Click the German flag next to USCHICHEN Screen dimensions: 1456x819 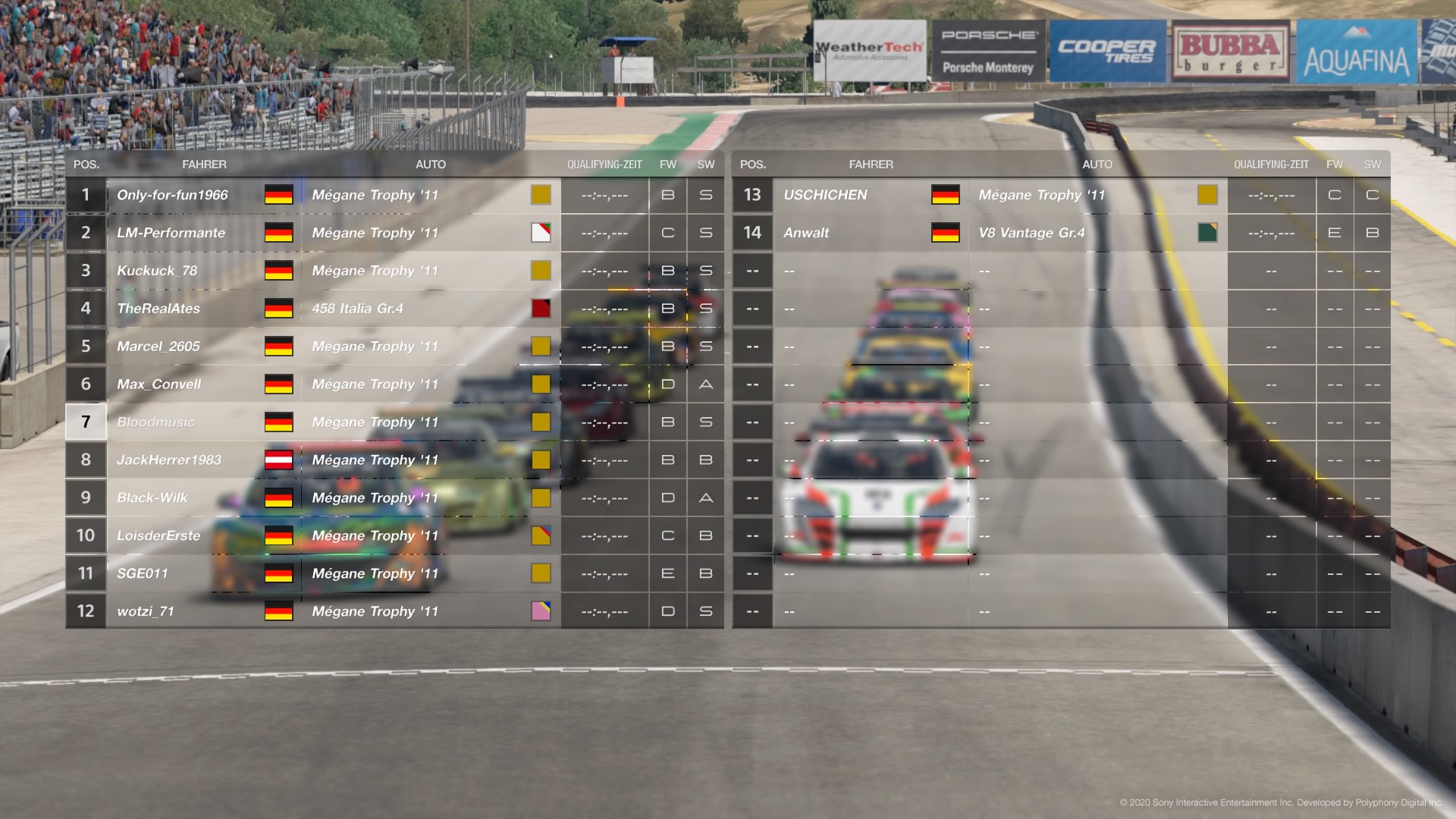click(946, 195)
